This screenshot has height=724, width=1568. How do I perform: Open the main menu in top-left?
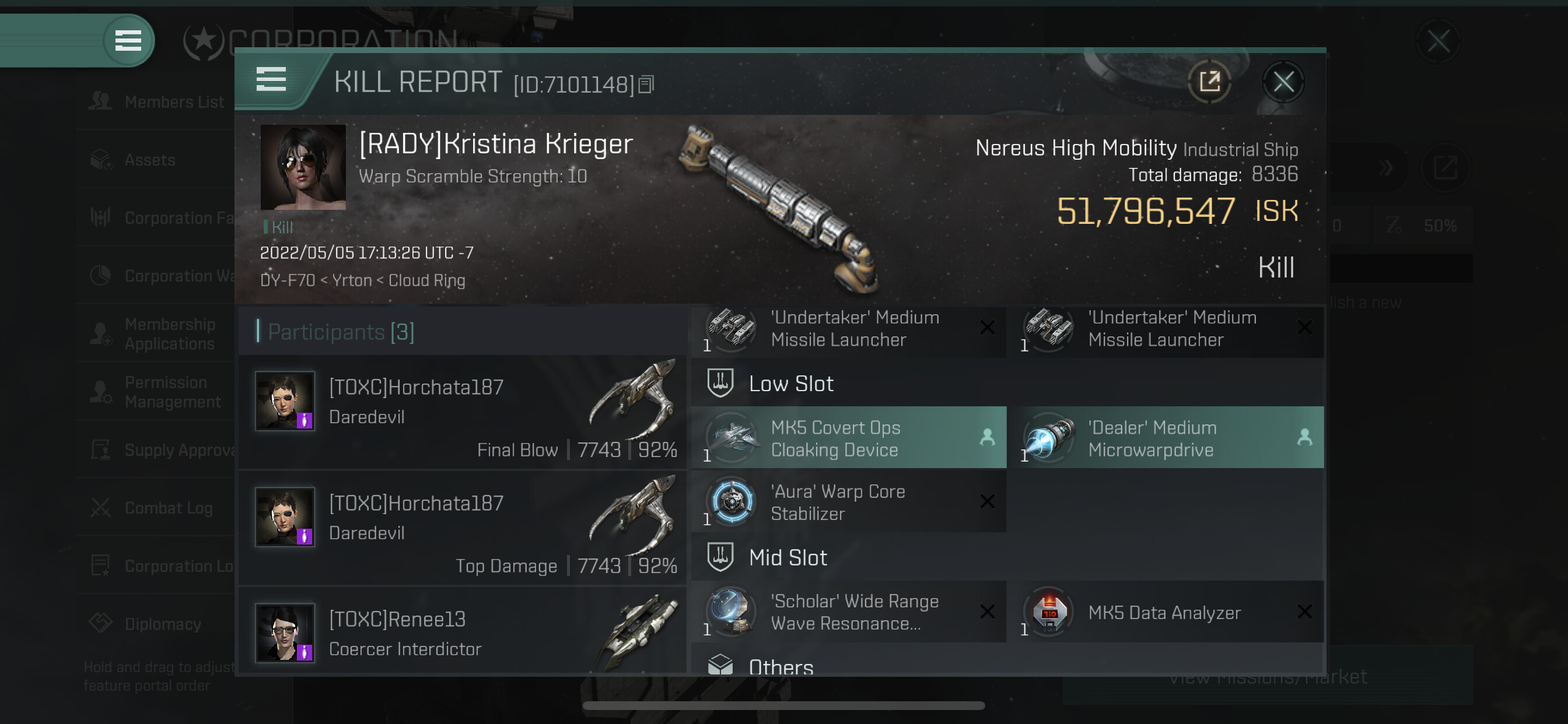128,41
